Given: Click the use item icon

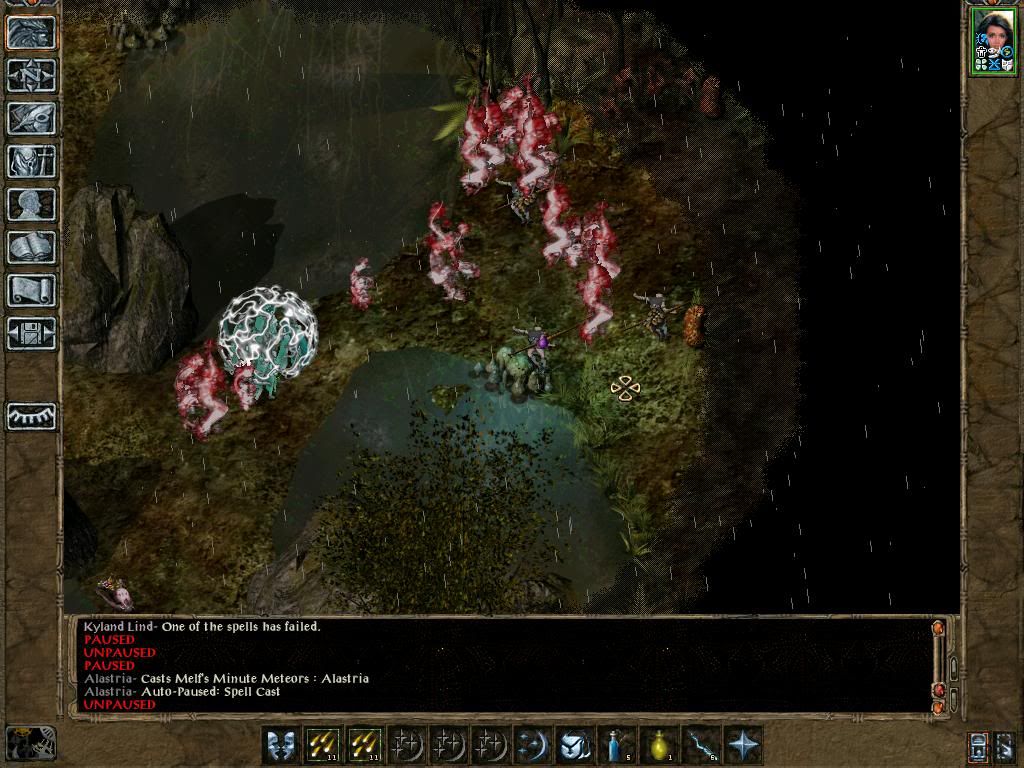Looking at the screenshot, I should pos(575,745).
